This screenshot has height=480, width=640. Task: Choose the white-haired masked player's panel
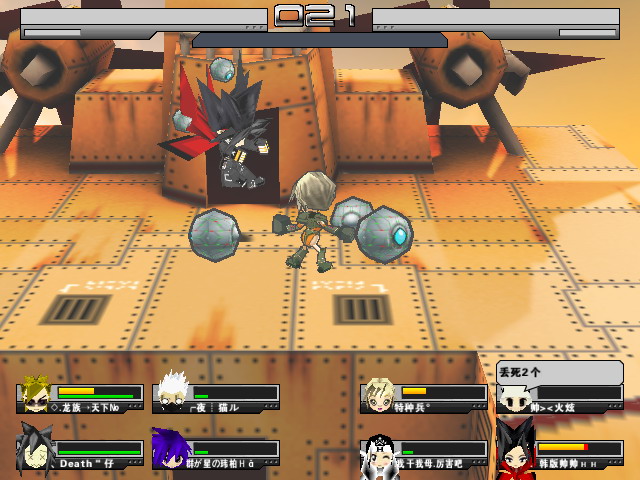point(216,396)
